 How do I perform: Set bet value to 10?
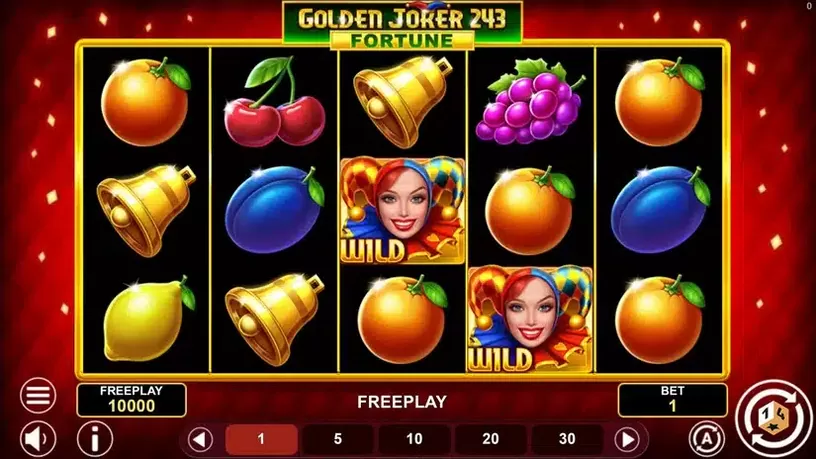414,438
